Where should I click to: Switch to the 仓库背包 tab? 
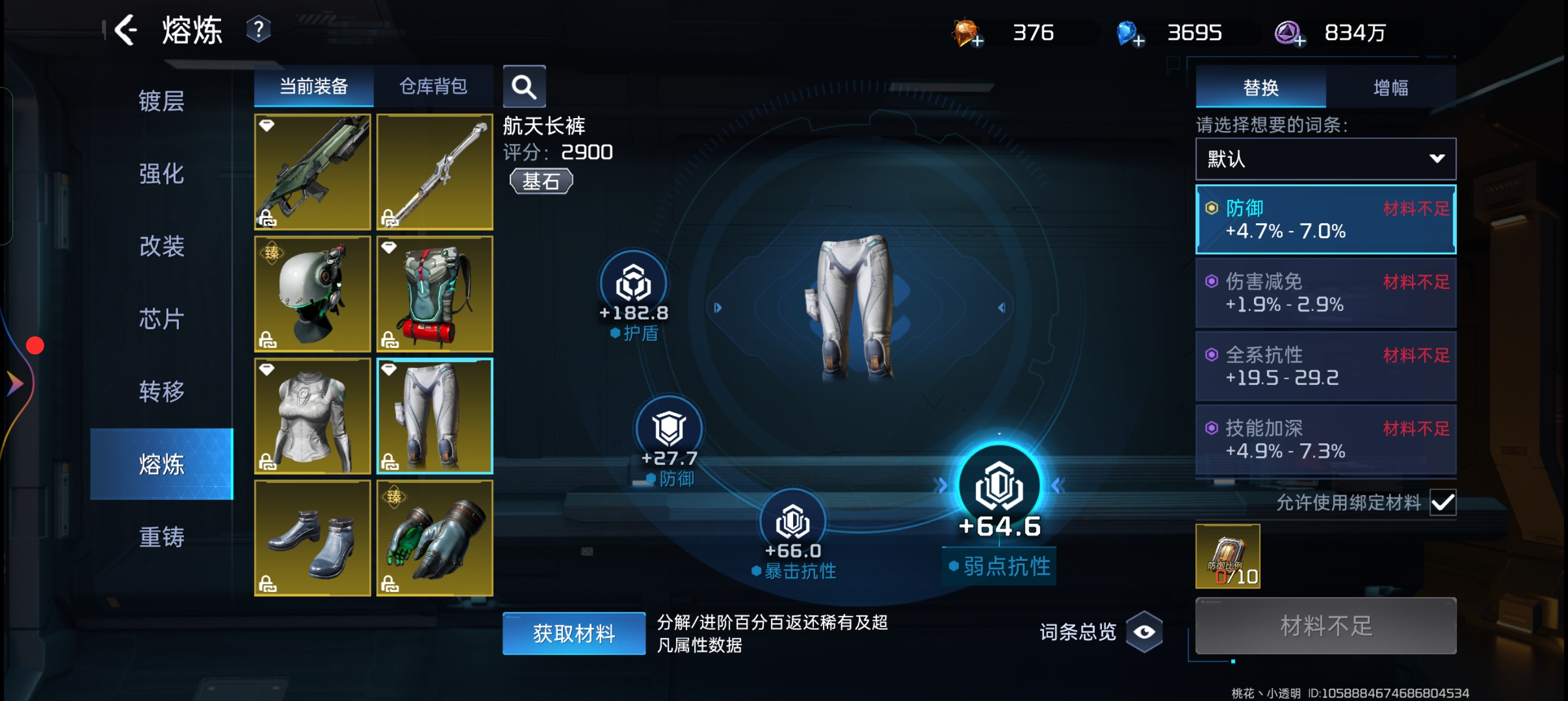[x=433, y=86]
